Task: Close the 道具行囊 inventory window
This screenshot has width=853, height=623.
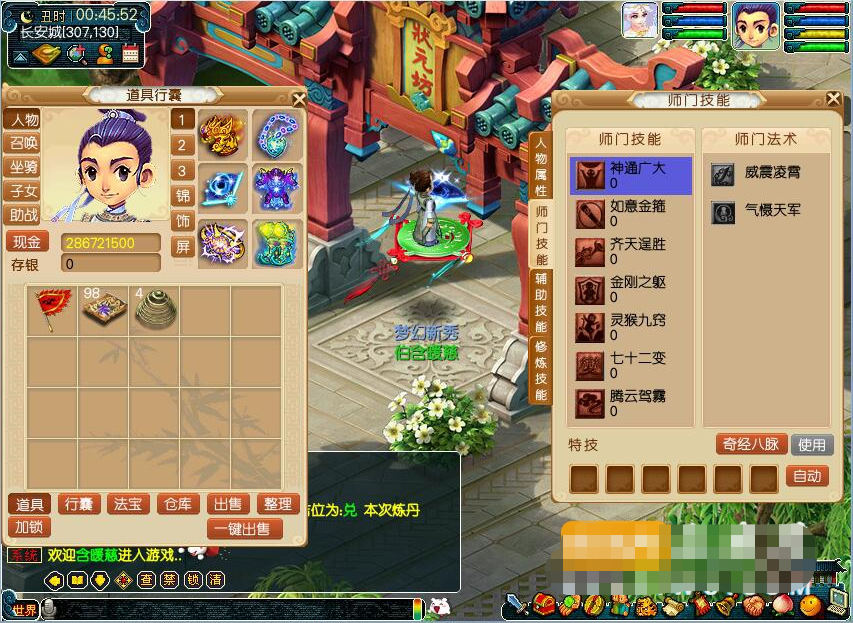Action: click(x=298, y=98)
